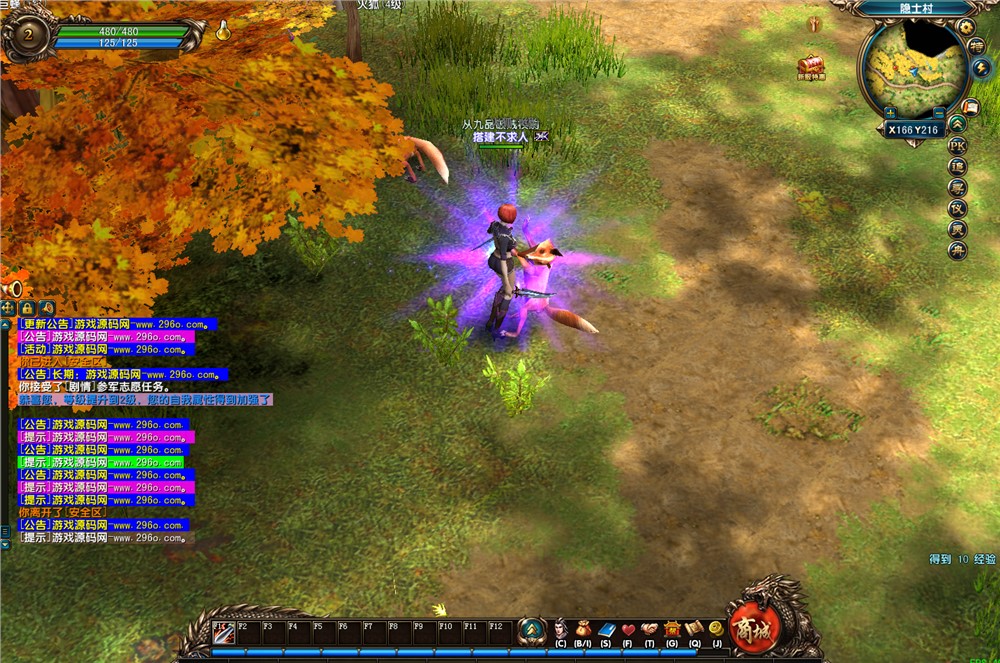
Task: Open the skills book (S) icon
Action: (x=606, y=630)
